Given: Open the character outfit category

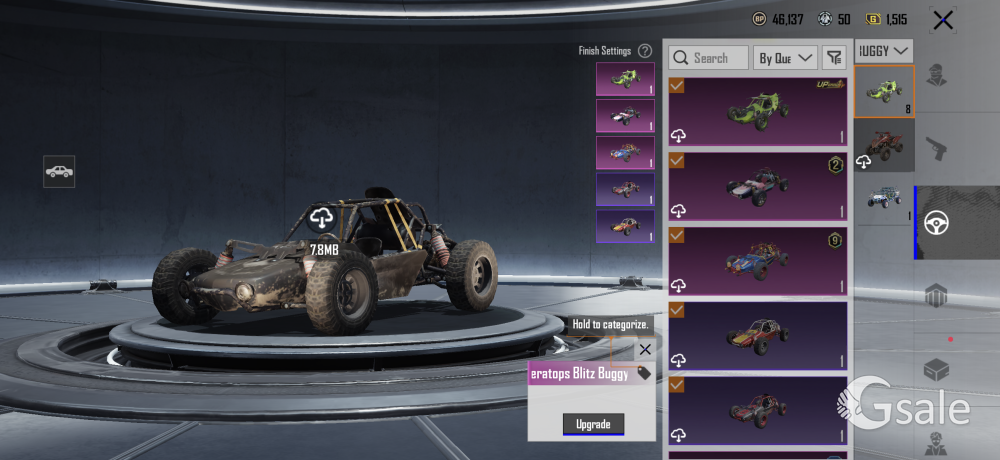Looking at the screenshot, I should pos(937,75).
